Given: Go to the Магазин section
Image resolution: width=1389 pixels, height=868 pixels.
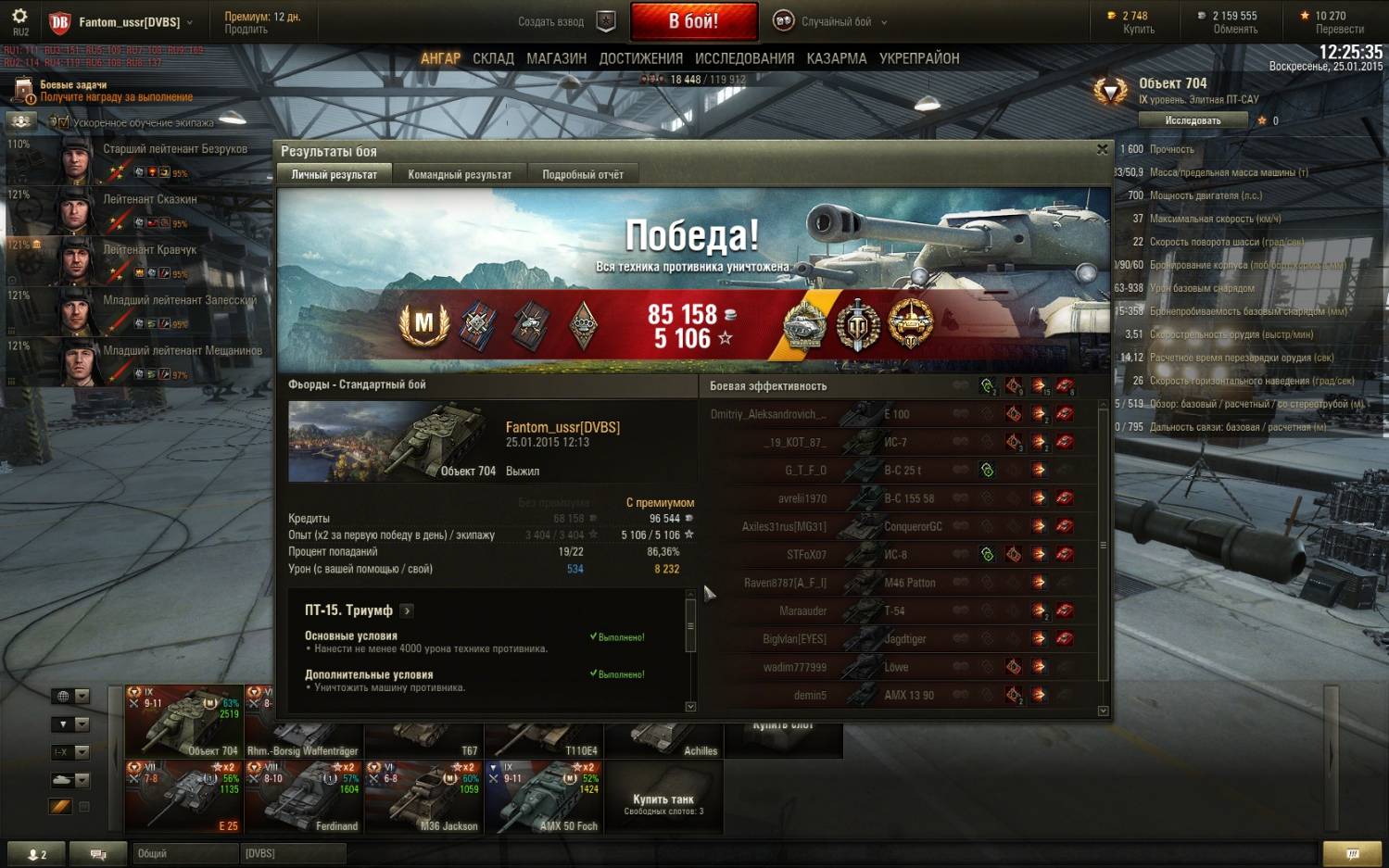Looking at the screenshot, I should tap(556, 58).
